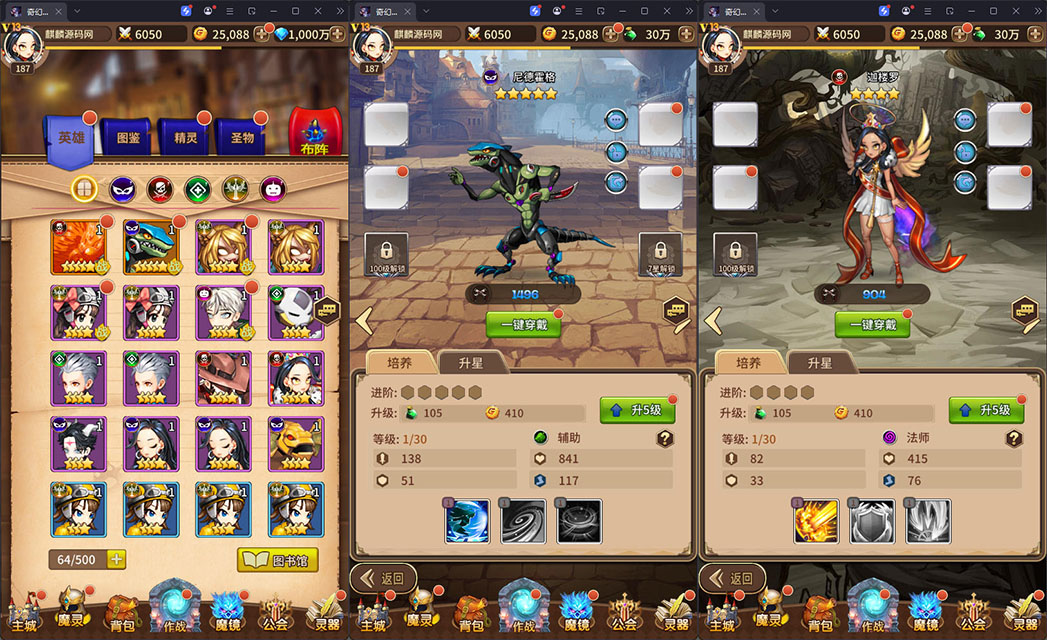Show all heroes with the gold grid filter
The image size is (1047, 640).
(85, 188)
